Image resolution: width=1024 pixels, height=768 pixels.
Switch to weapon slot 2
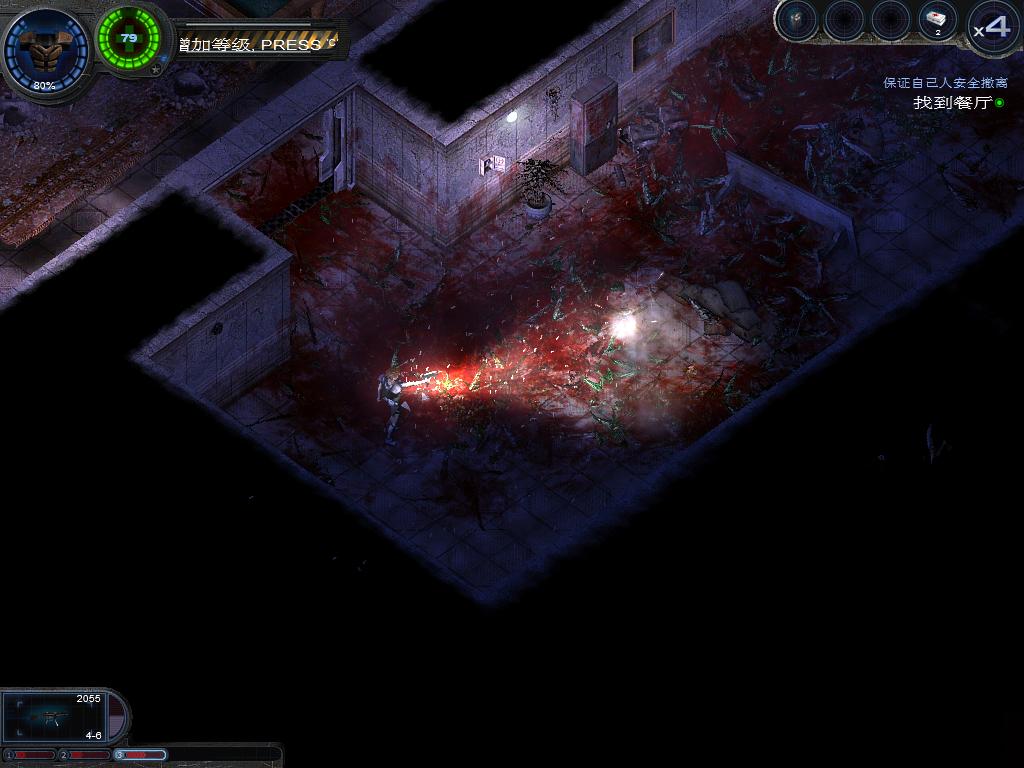85,754
